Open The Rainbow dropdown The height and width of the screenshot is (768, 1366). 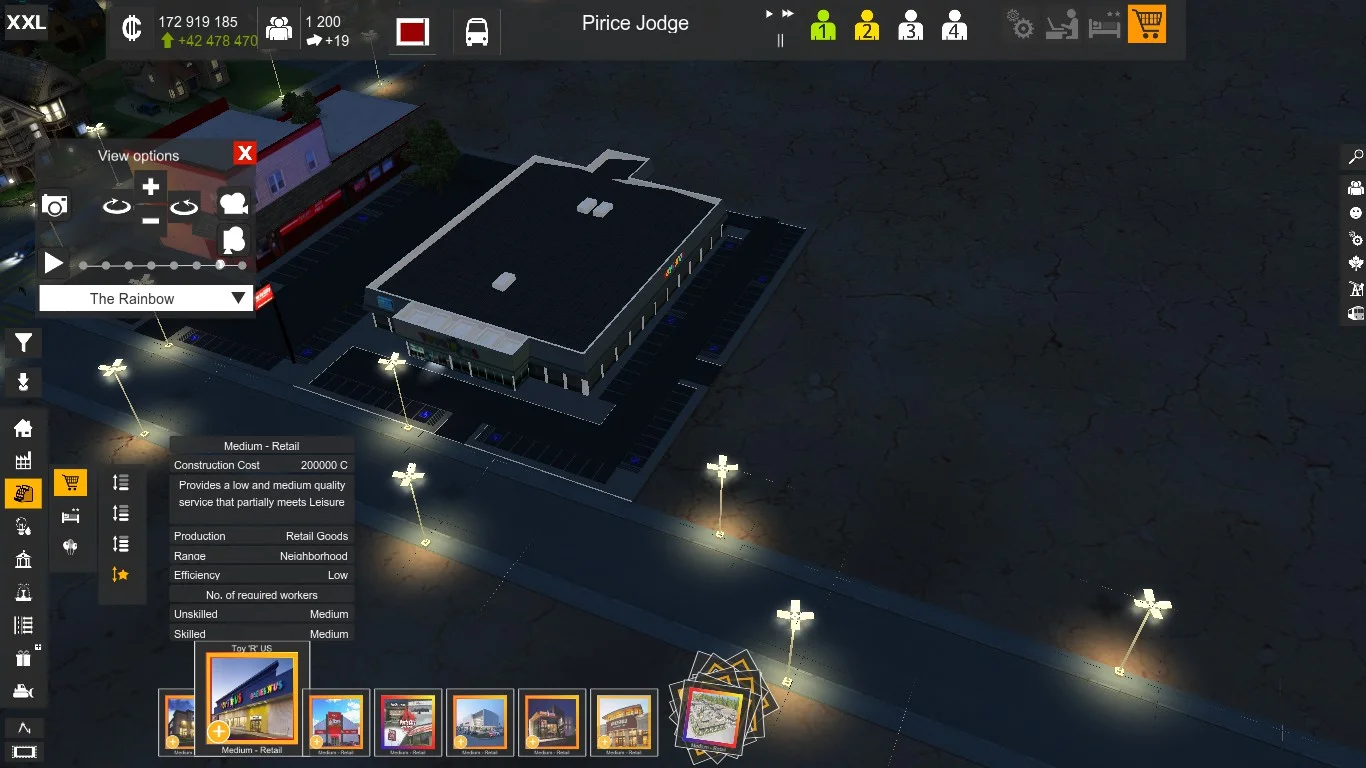[x=146, y=298]
